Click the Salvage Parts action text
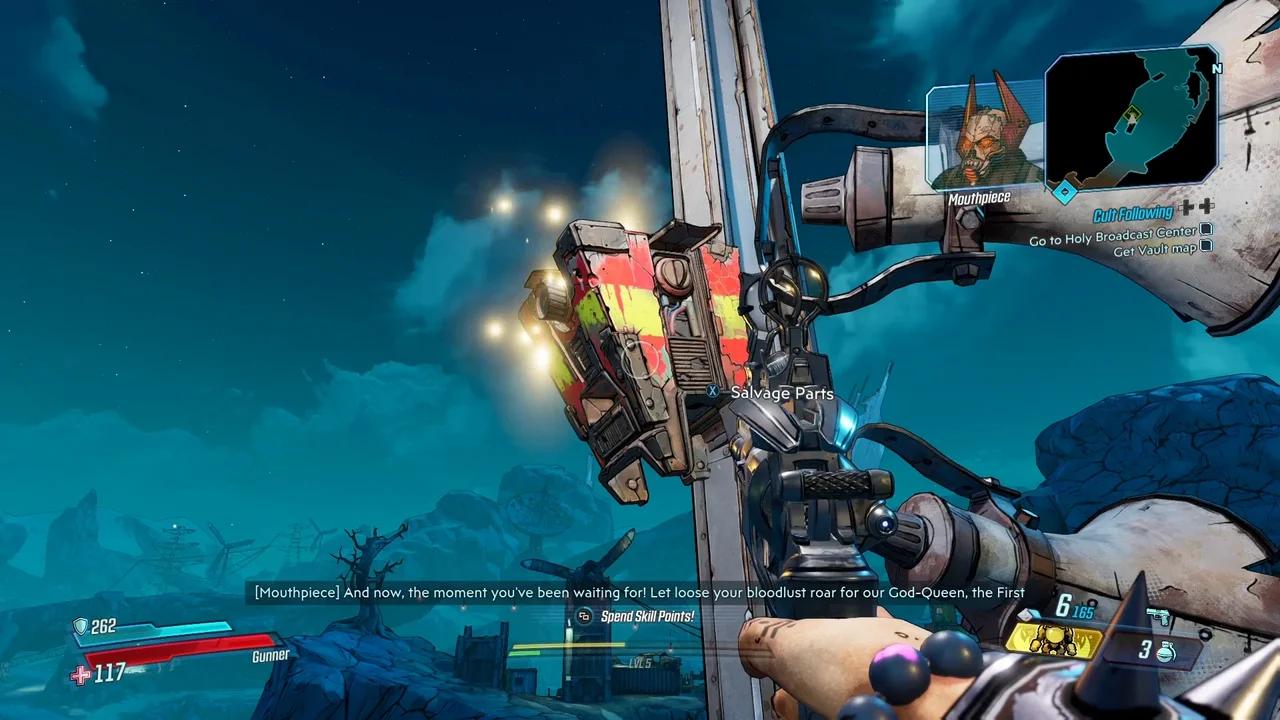This screenshot has height=720, width=1280. tap(781, 393)
